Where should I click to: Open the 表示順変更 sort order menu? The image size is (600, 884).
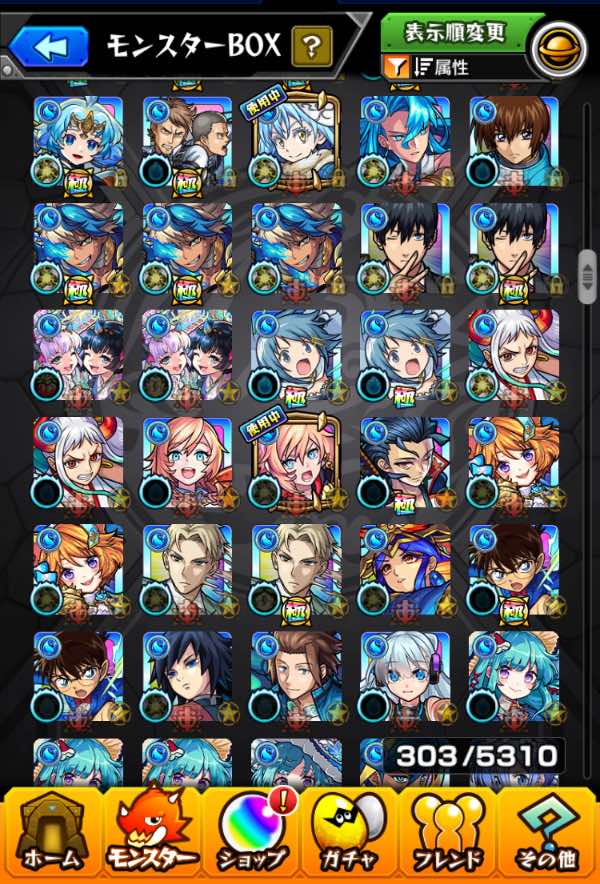point(454,32)
